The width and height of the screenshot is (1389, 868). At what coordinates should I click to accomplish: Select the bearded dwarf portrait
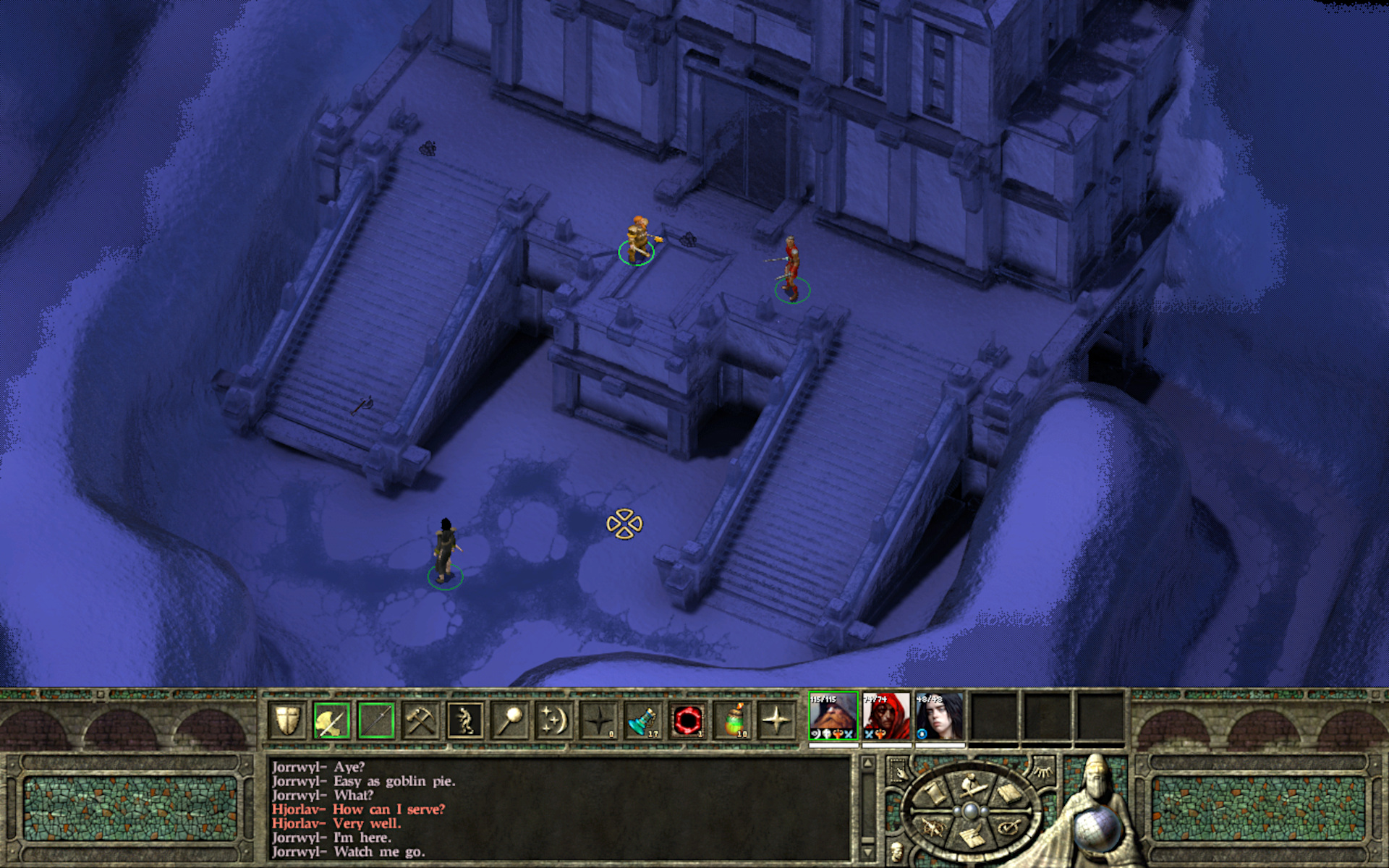833,716
